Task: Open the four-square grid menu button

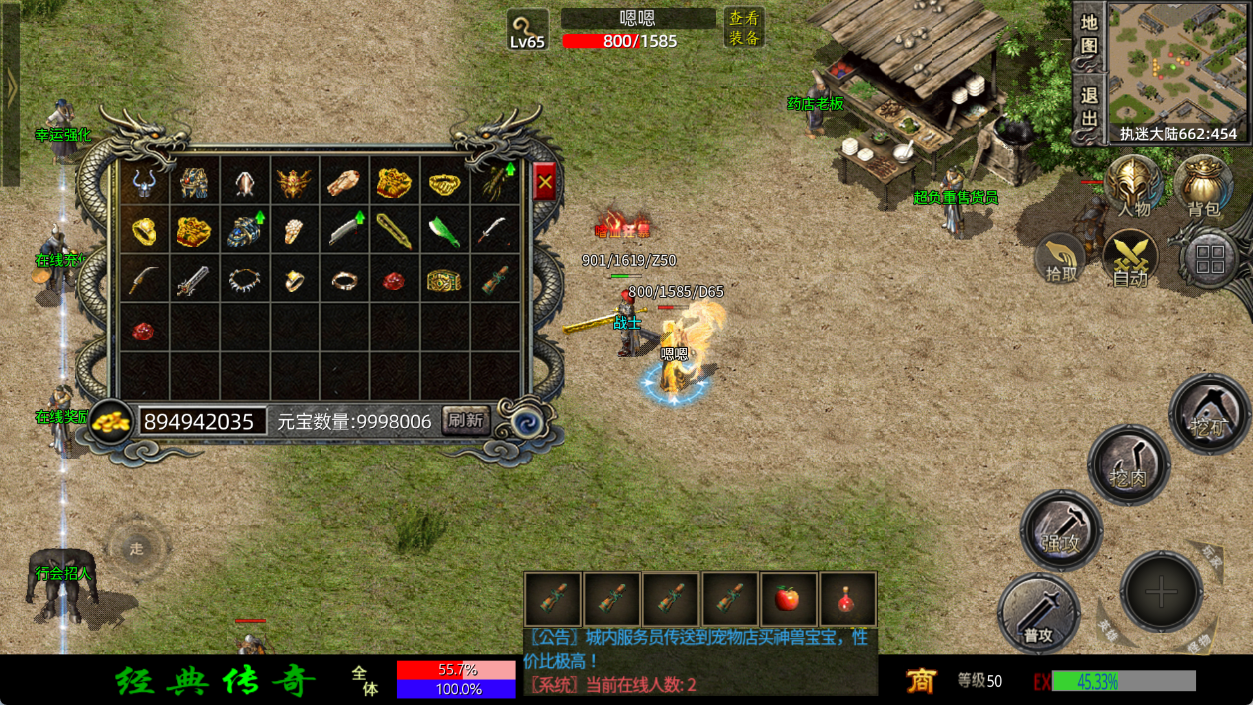Action: 1210,259
